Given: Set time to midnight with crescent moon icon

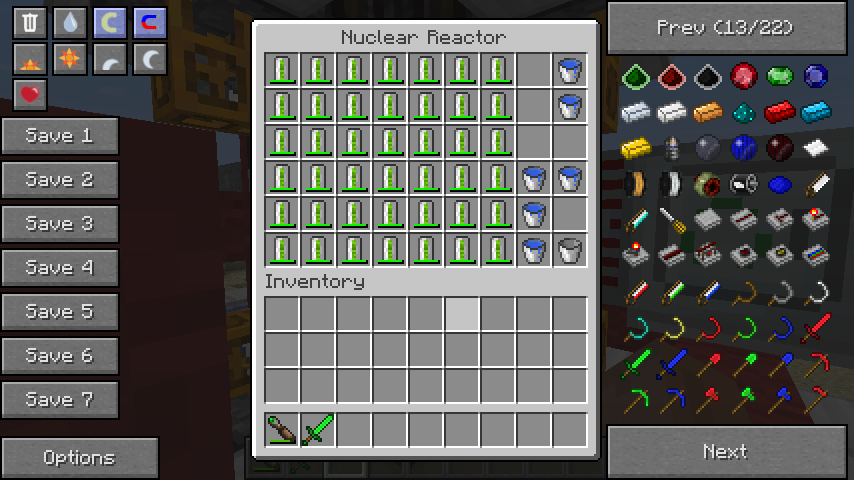Looking at the screenshot, I should pyautogui.click(x=150, y=60).
